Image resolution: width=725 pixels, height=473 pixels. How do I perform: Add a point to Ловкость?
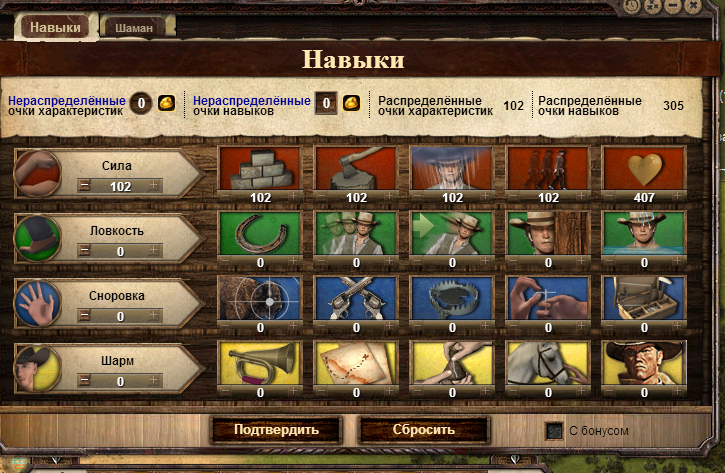(x=154, y=251)
